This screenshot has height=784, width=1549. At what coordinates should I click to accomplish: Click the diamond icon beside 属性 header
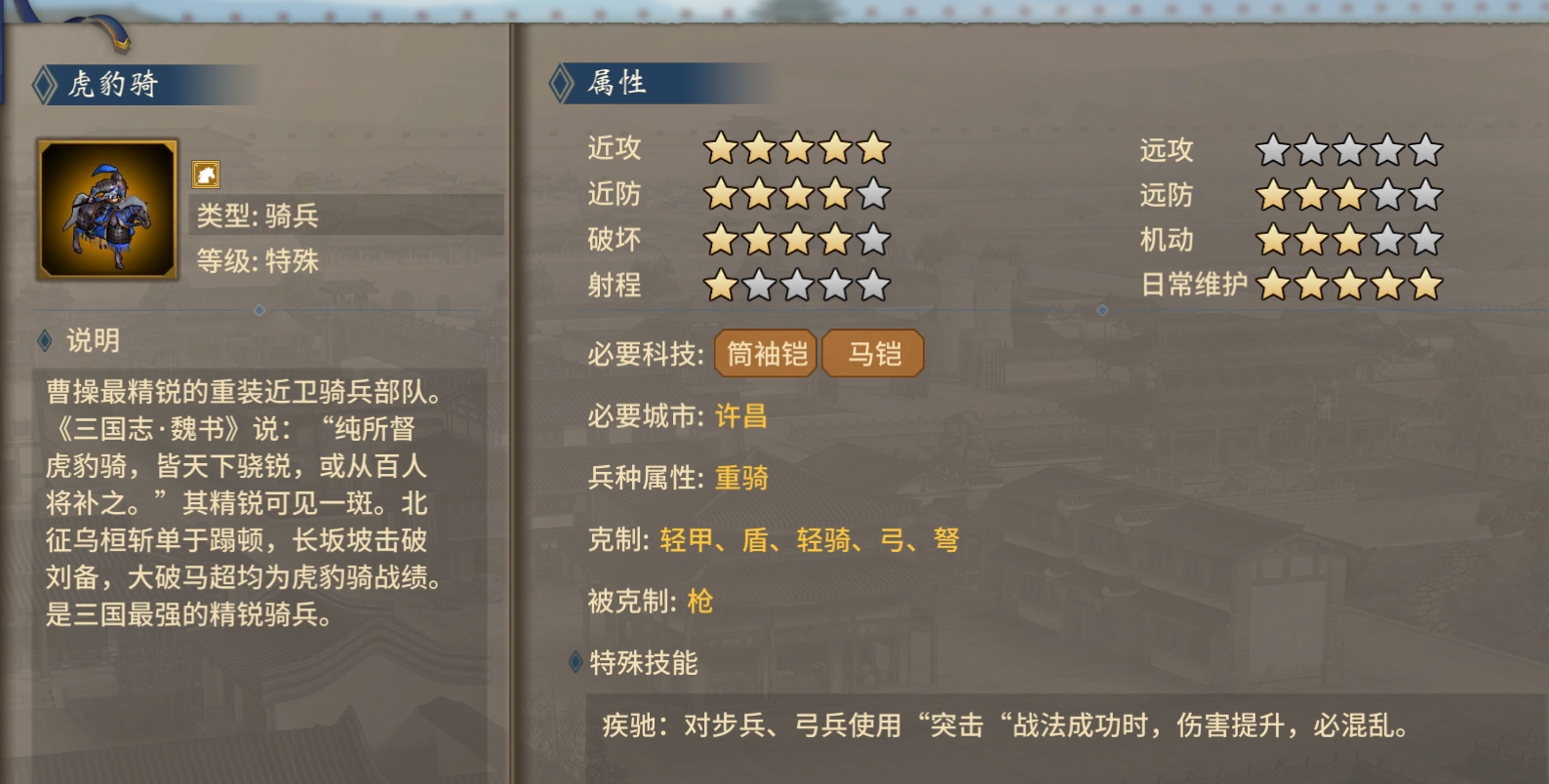tap(561, 84)
